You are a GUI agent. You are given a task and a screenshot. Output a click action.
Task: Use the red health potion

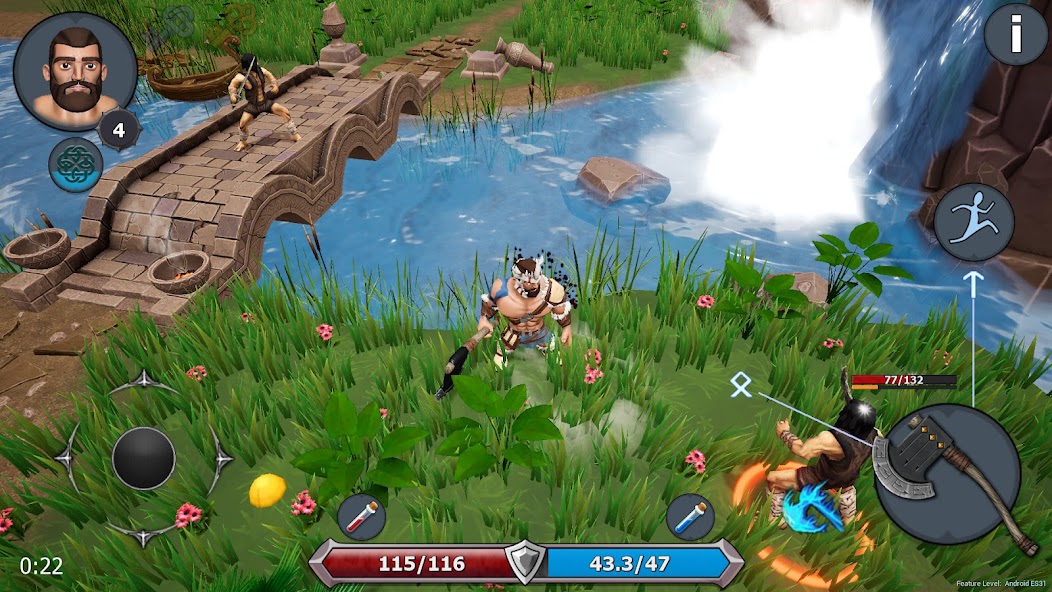pos(362,517)
